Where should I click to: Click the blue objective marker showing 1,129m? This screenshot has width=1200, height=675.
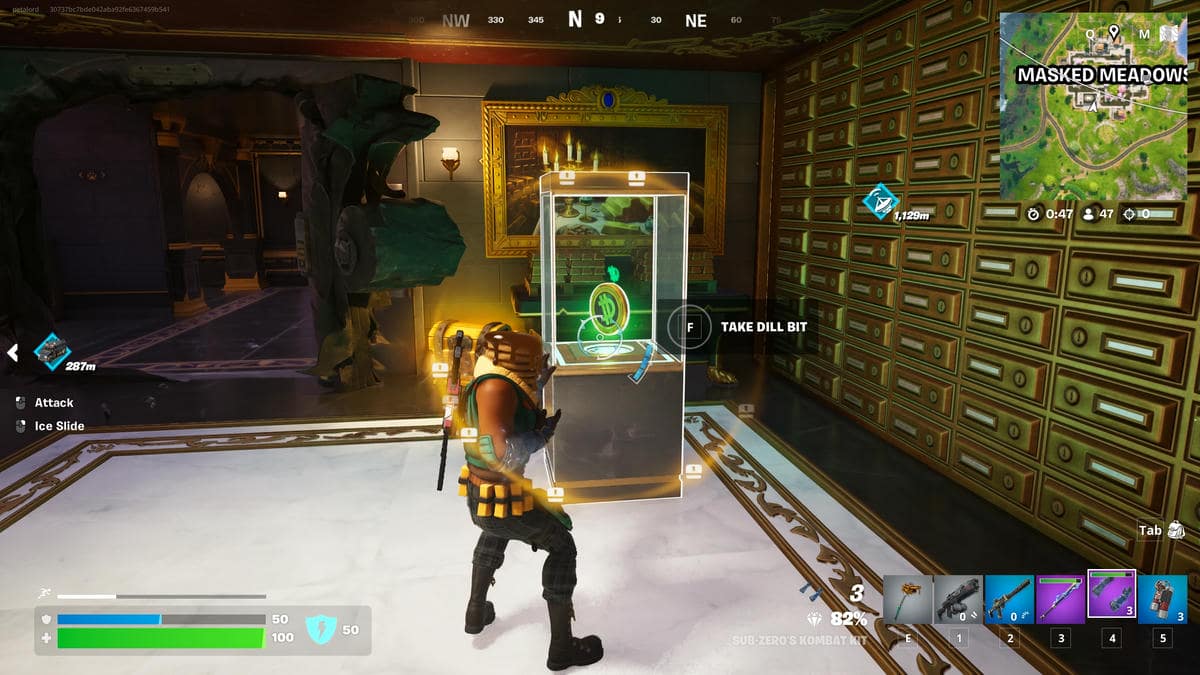point(879,202)
